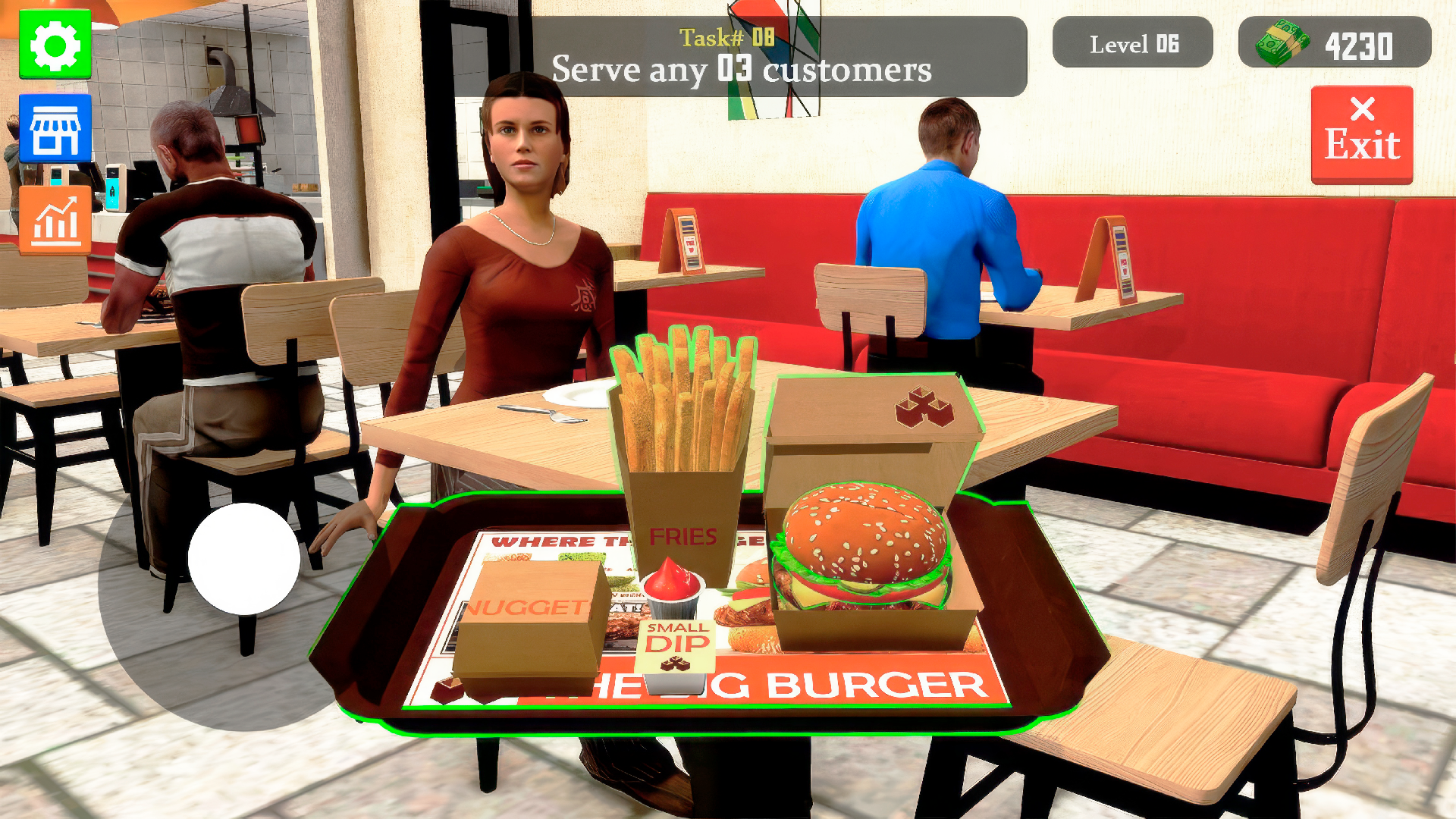The height and width of the screenshot is (819, 1456).
Task: Open the Store shop icon
Action: (x=55, y=127)
